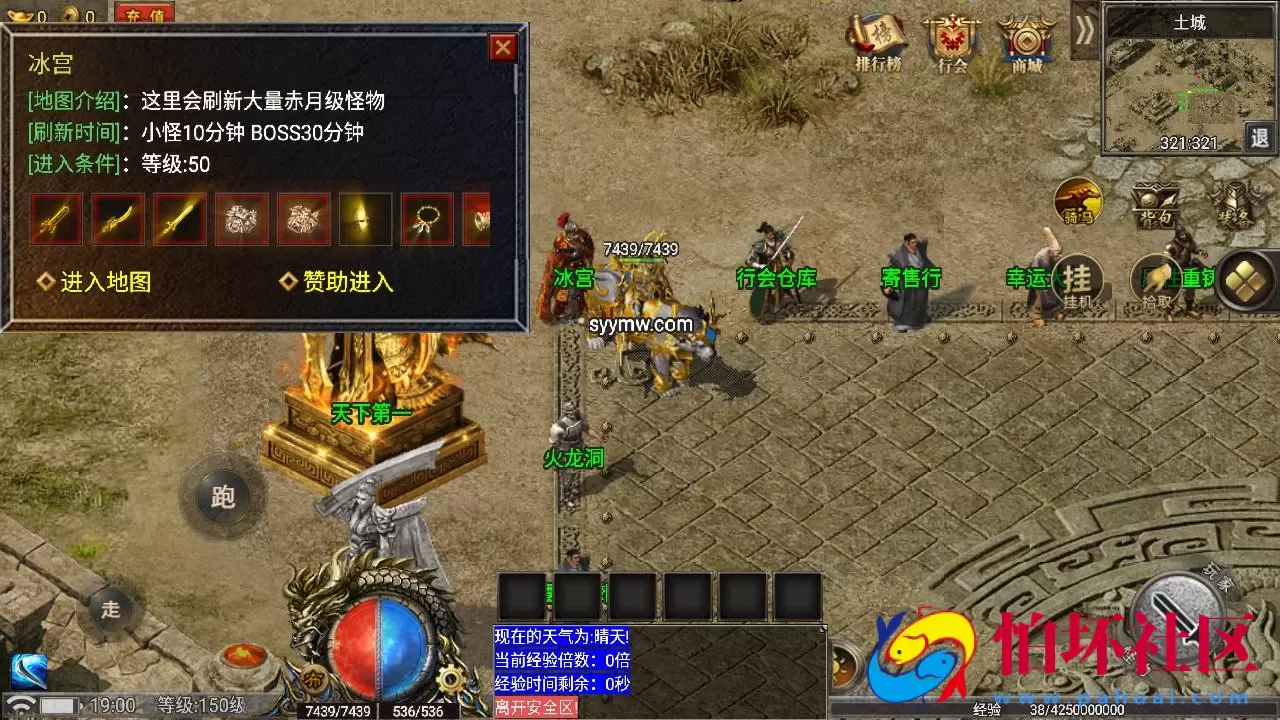Viewport: 1280px width, 720px height.
Task: Toggle 挂机 auto-battle mode
Action: [1077, 280]
